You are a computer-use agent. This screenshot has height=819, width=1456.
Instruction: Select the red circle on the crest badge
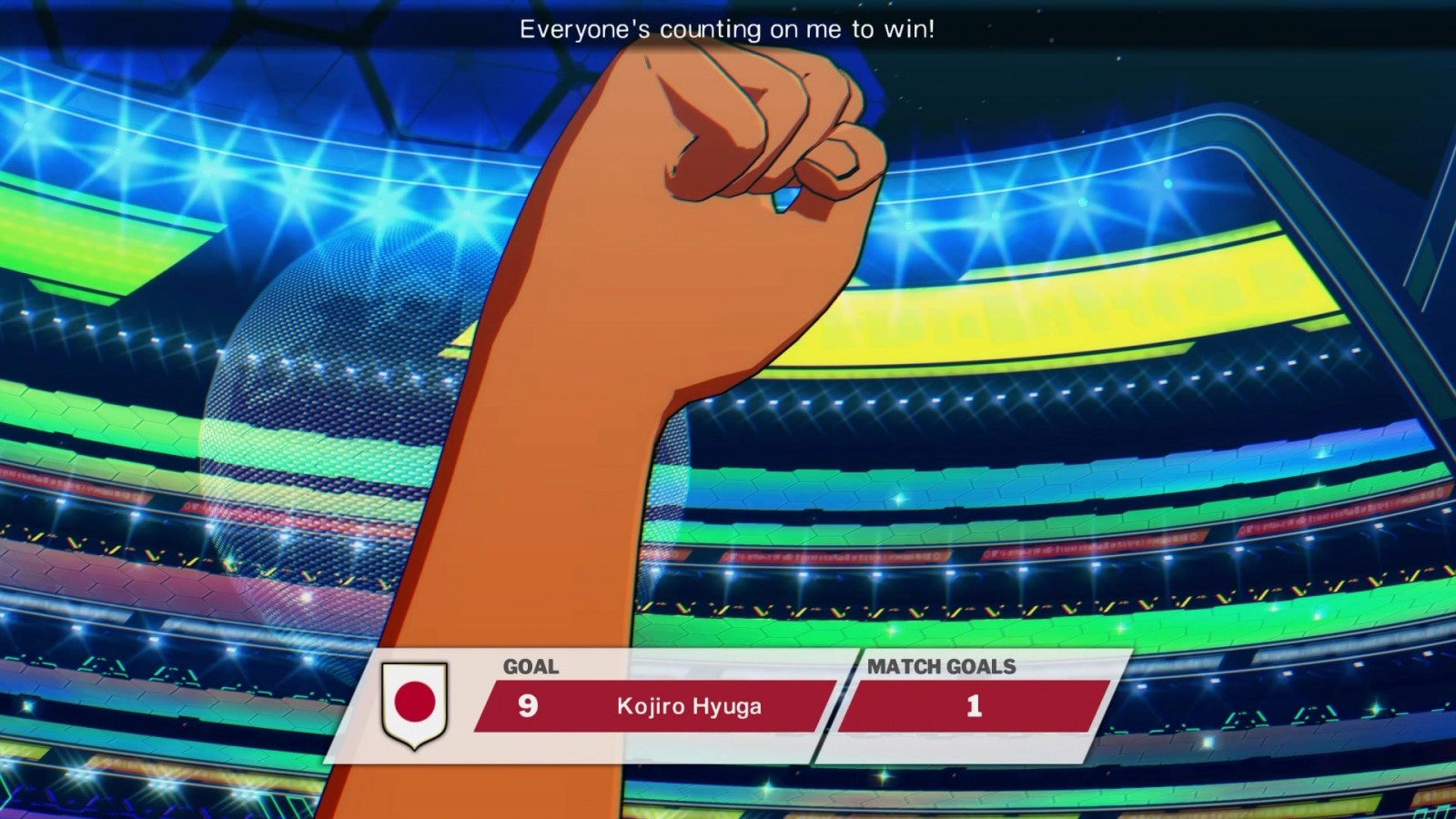pyautogui.click(x=414, y=703)
